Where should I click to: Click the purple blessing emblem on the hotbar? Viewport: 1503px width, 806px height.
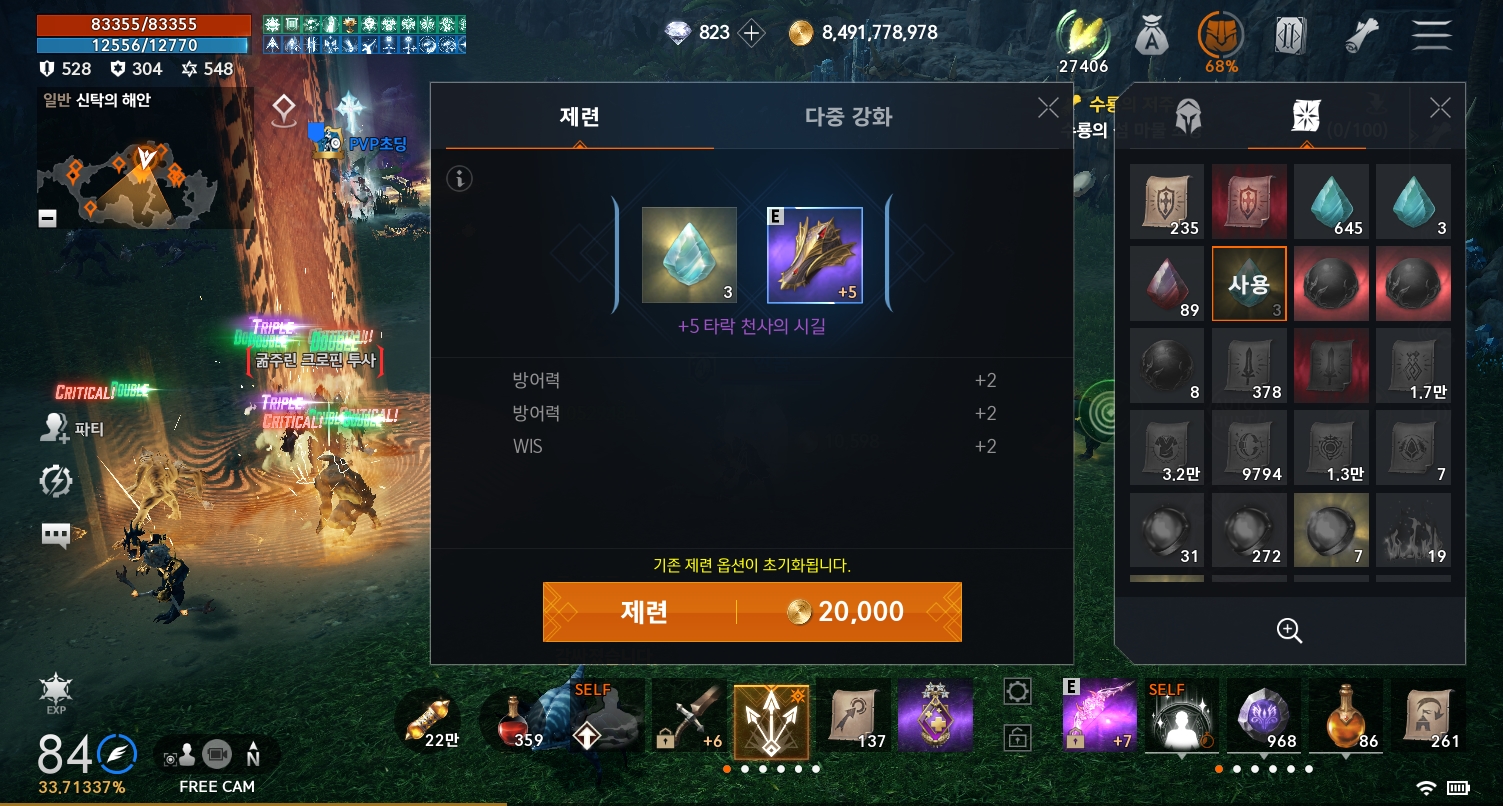(x=935, y=717)
